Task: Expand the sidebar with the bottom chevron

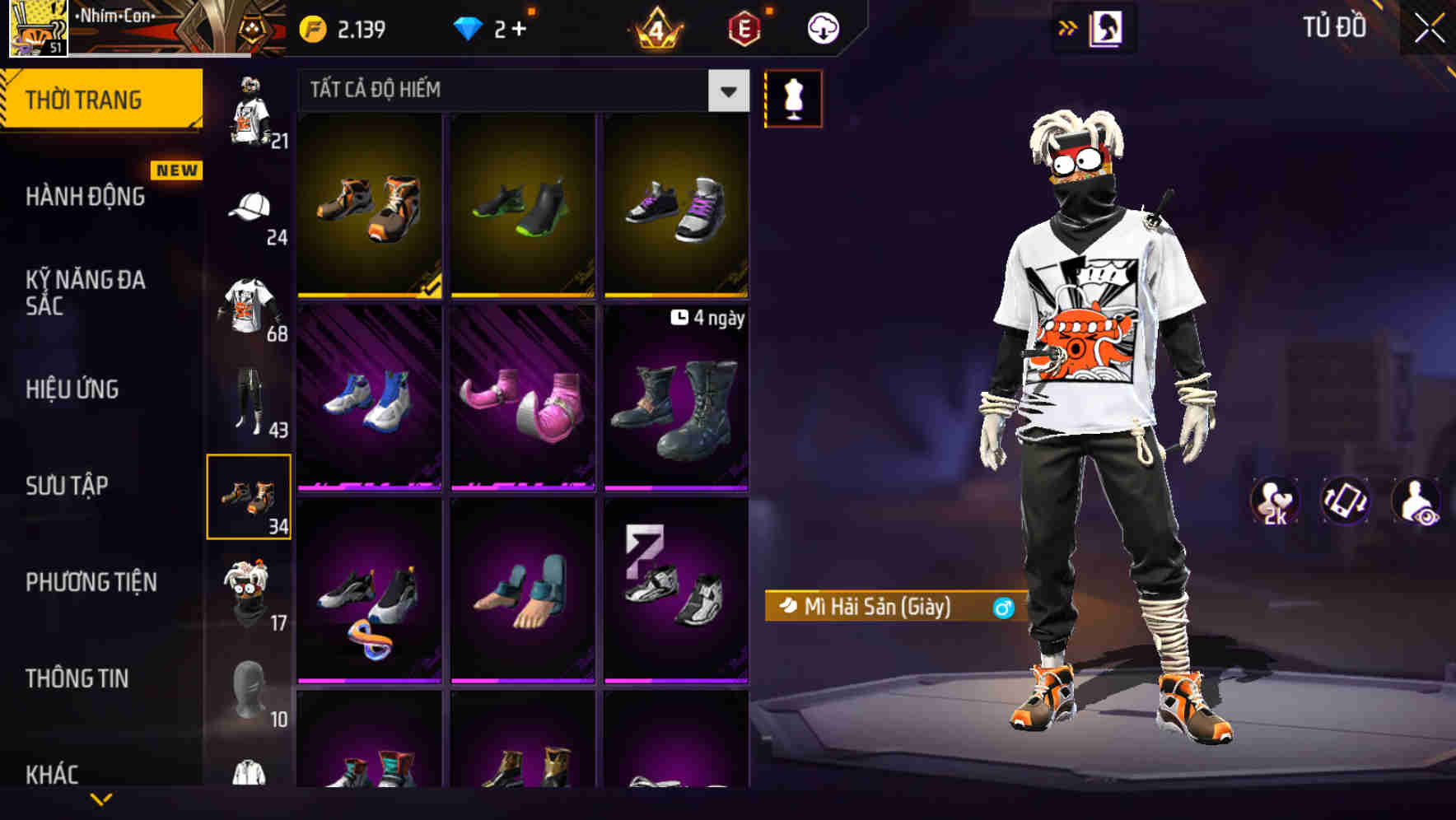Action: tap(101, 801)
